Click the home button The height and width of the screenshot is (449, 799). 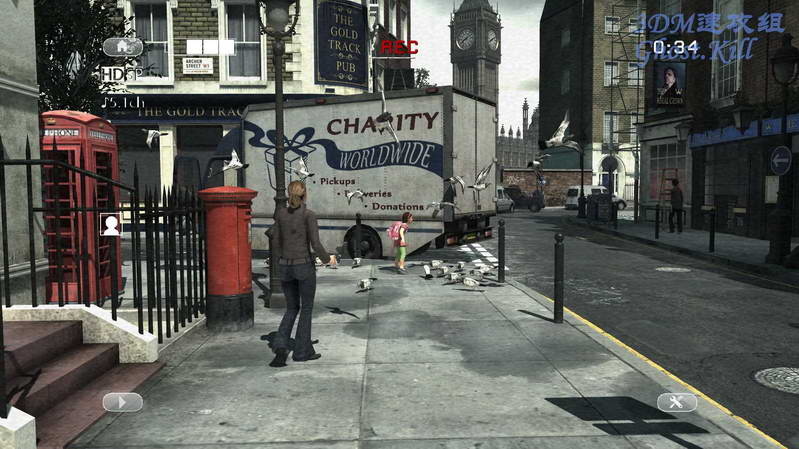(x=122, y=46)
